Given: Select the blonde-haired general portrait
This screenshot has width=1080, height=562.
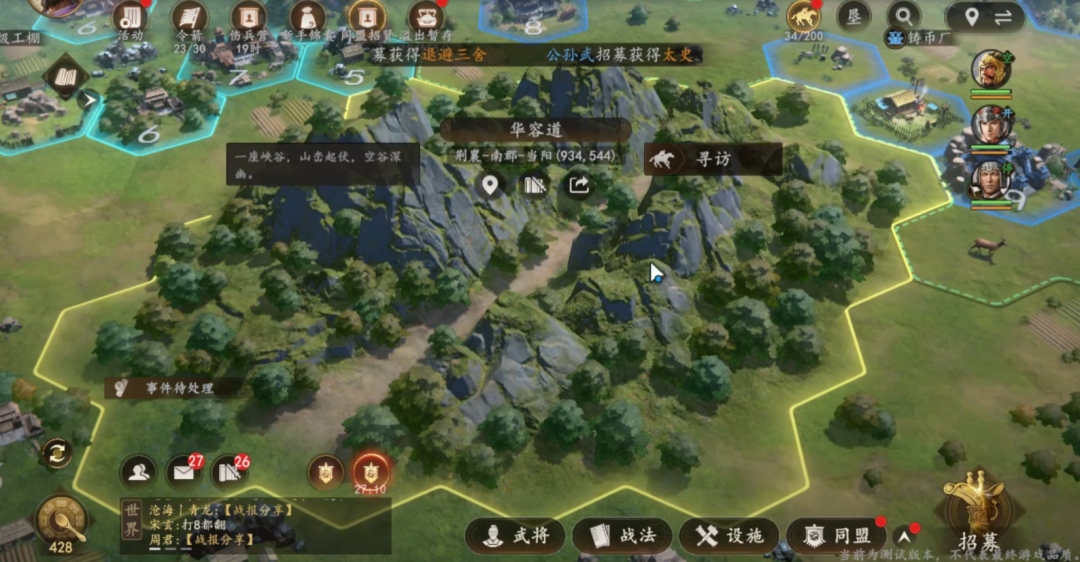Looking at the screenshot, I should pyautogui.click(x=991, y=69).
